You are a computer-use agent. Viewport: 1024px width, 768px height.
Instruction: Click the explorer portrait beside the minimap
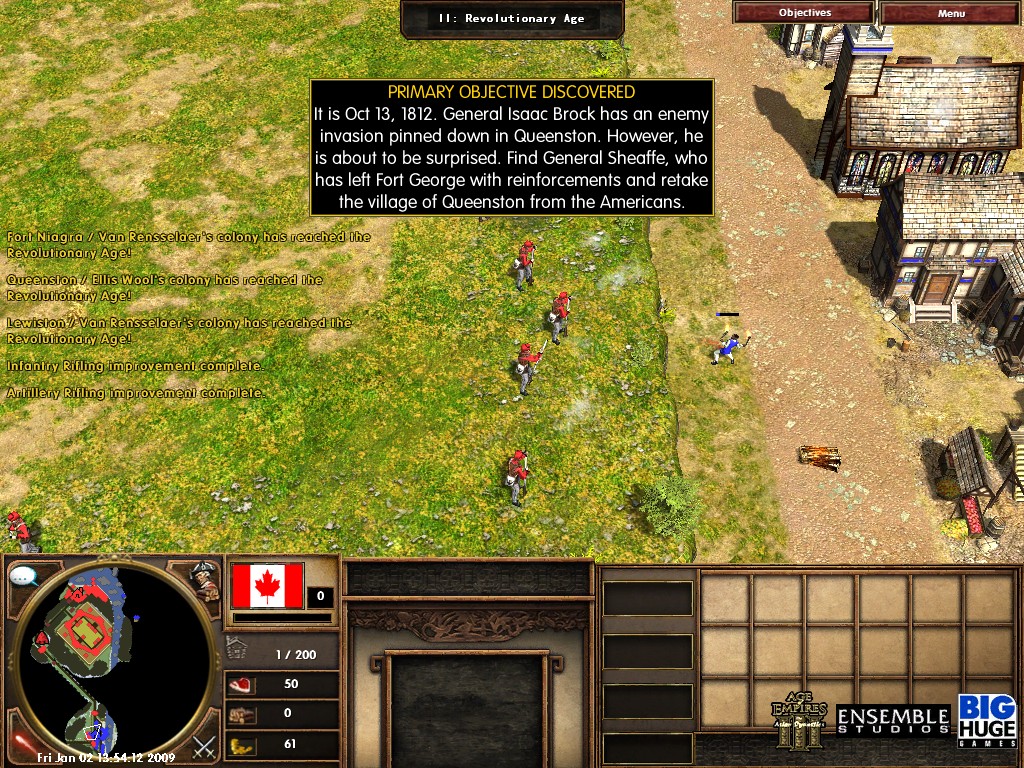pos(206,581)
